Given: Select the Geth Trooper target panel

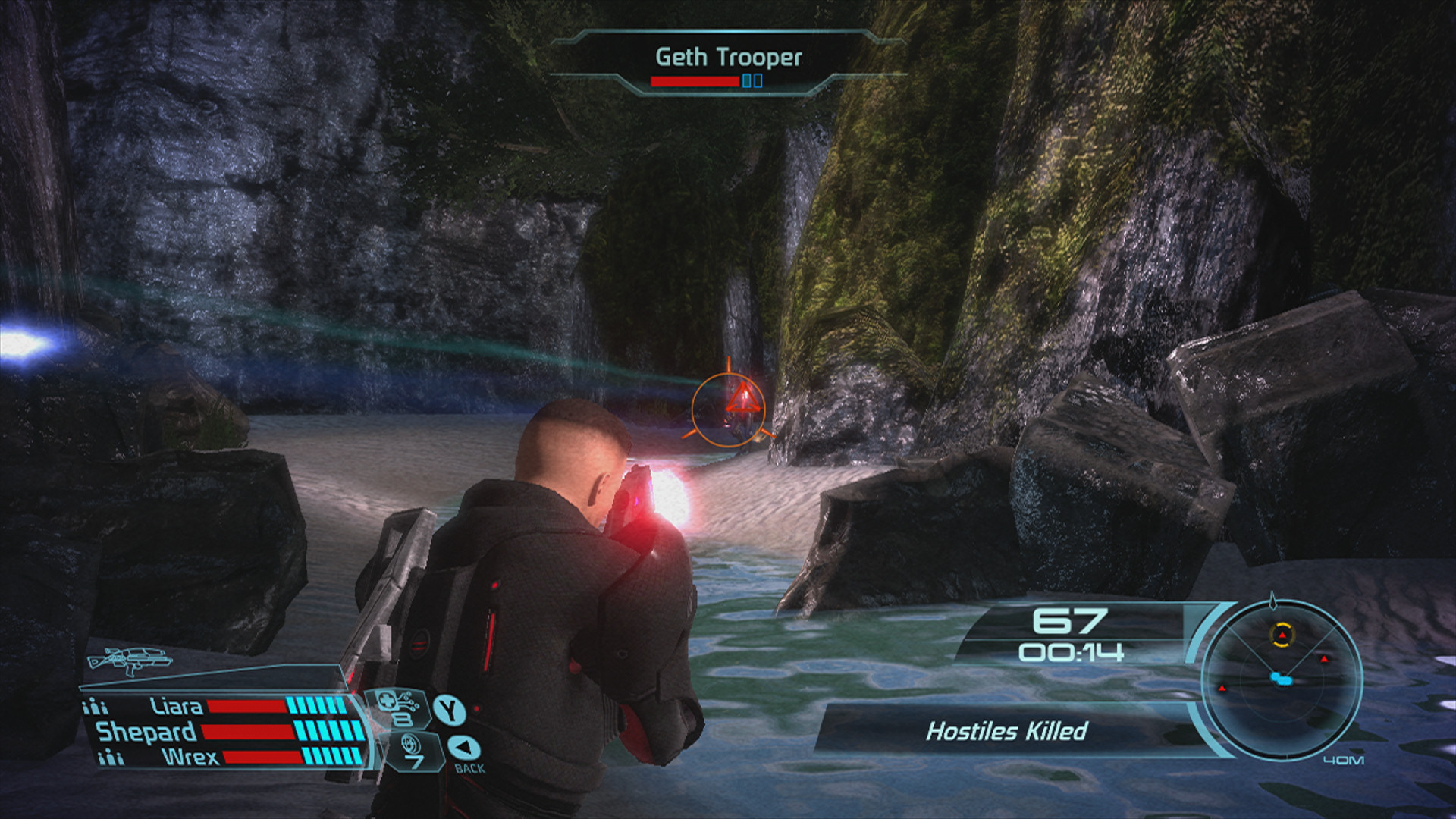Looking at the screenshot, I should pyautogui.click(x=728, y=64).
